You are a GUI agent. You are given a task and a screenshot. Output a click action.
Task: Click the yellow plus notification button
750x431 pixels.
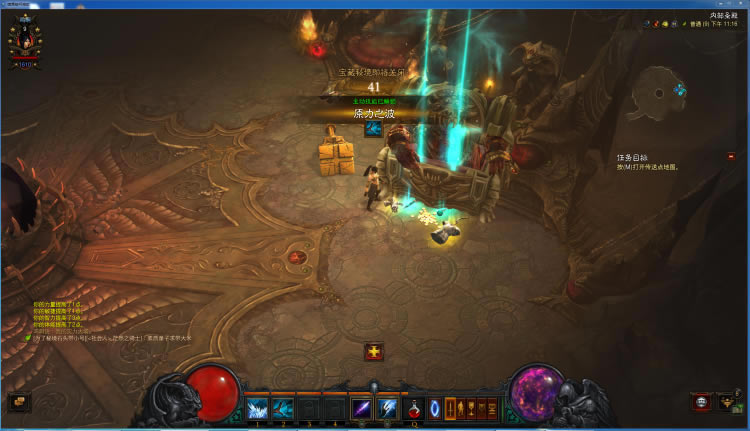[374, 351]
